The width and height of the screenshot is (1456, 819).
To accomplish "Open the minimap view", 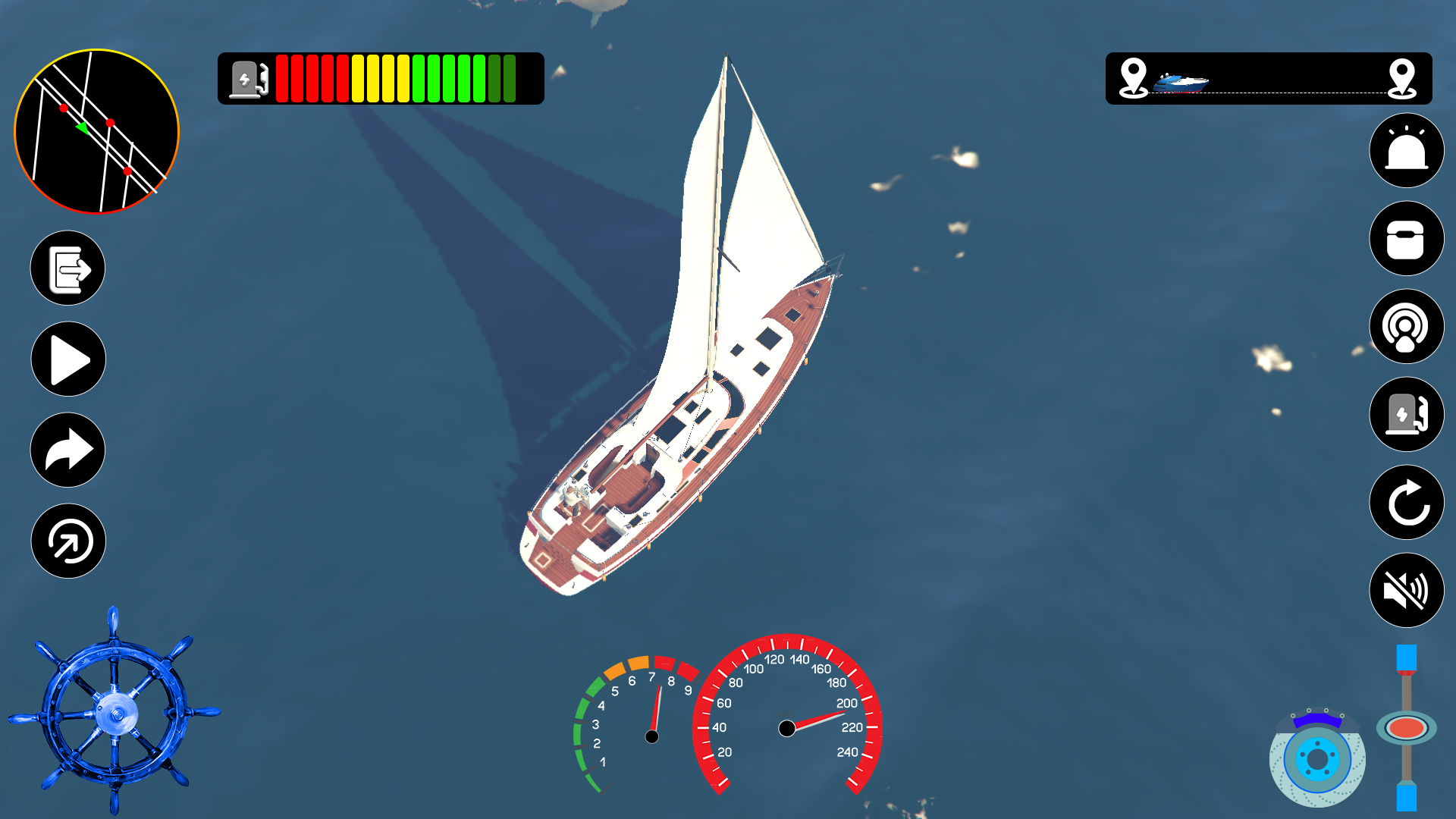I will point(97,130).
